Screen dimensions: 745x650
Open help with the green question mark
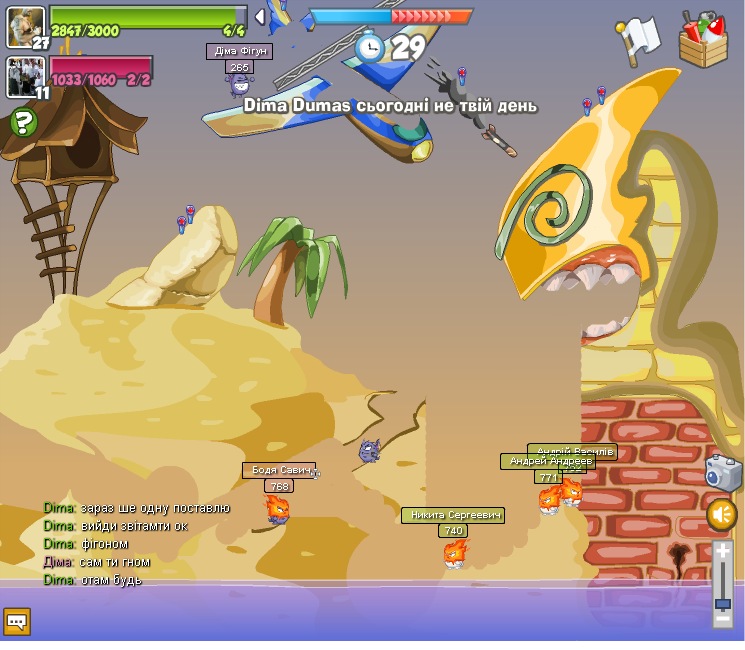pyautogui.click(x=23, y=123)
